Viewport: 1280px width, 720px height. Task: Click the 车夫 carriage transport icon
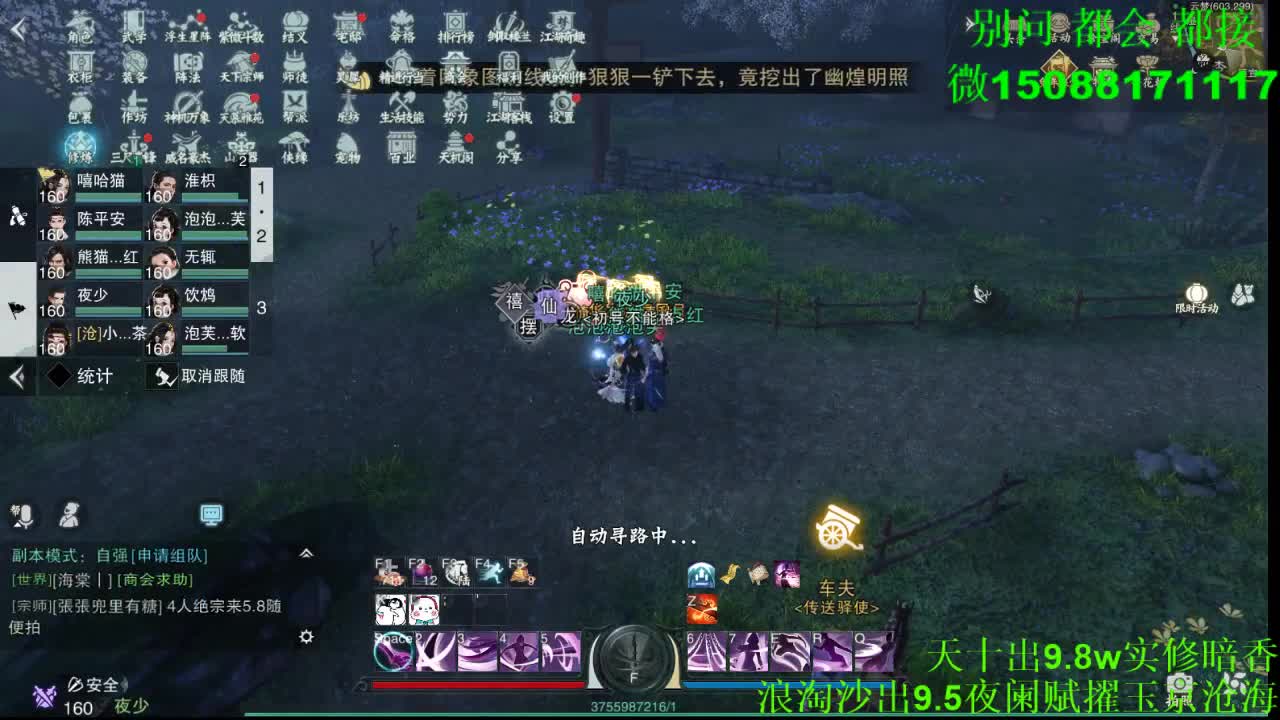click(838, 530)
